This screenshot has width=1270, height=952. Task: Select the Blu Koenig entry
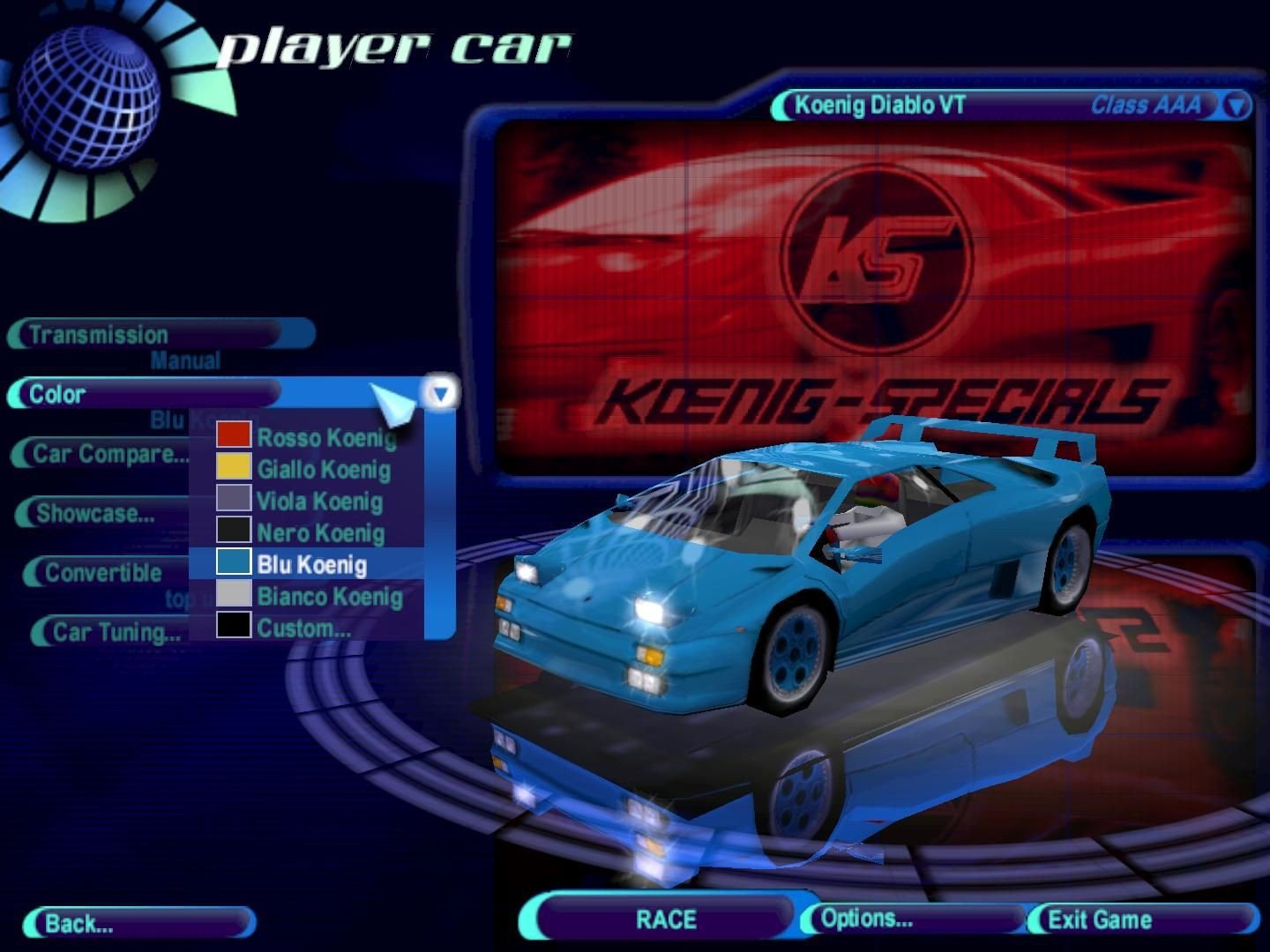click(x=311, y=564)
